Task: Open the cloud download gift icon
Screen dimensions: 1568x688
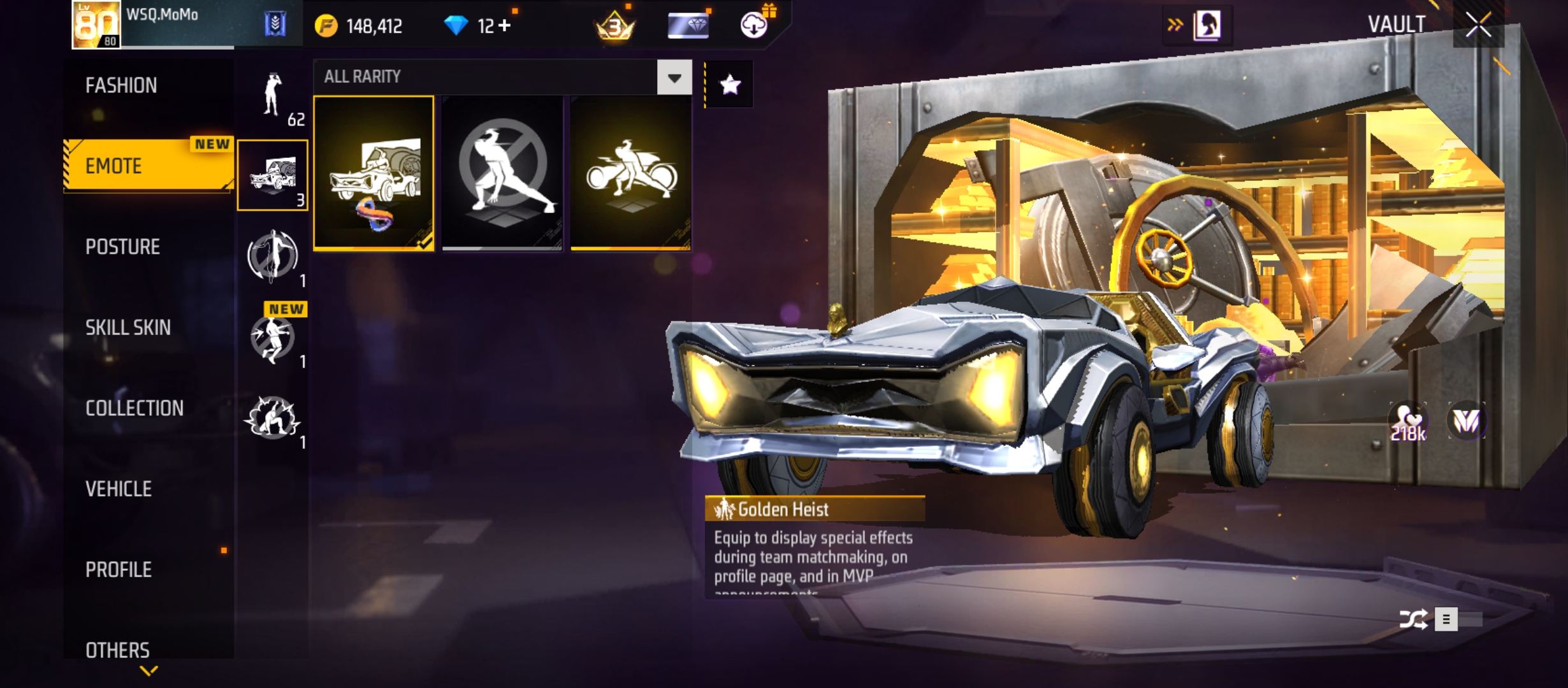Action: click(x=754, y=25)
